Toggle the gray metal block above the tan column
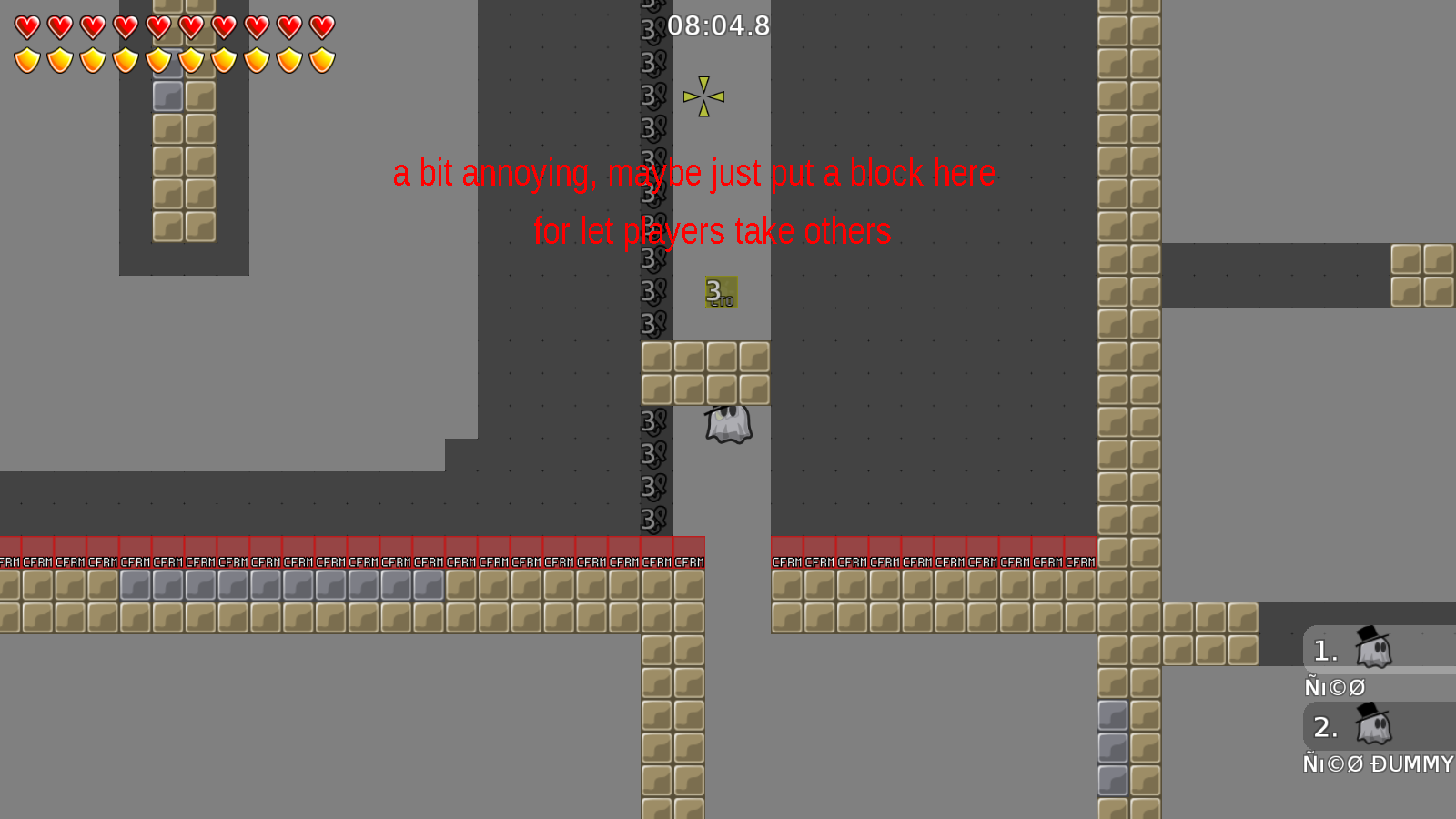 (x=167, y=94)
